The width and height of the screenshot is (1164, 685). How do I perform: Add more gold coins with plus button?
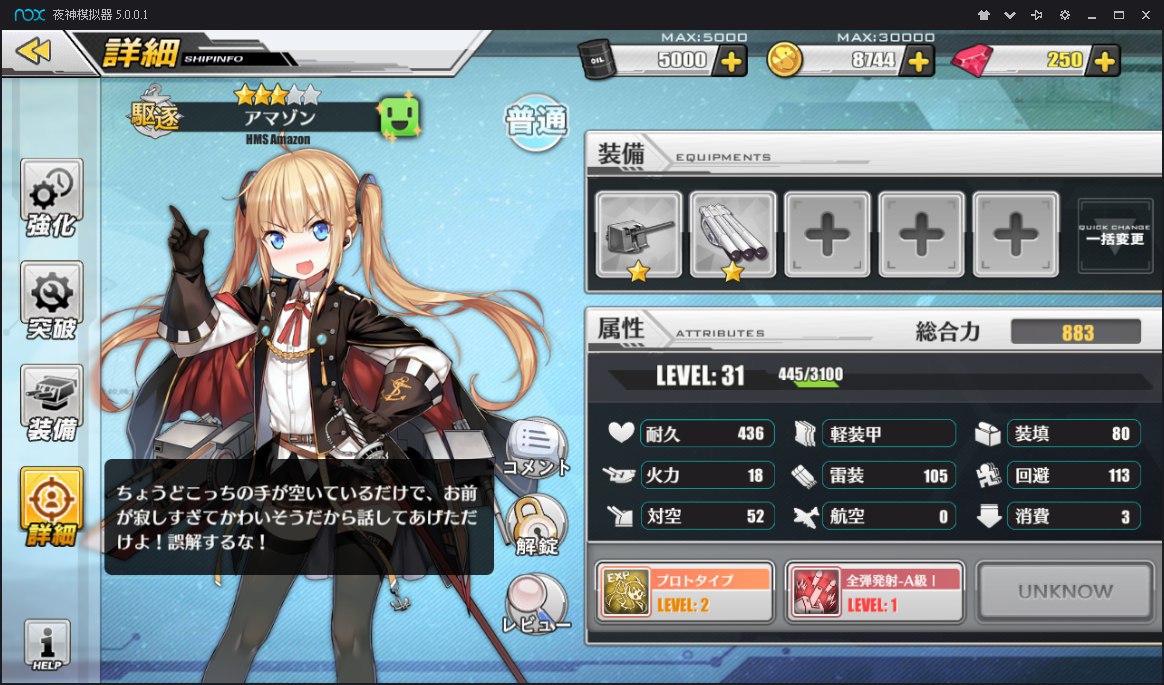[x=917, y=61]
